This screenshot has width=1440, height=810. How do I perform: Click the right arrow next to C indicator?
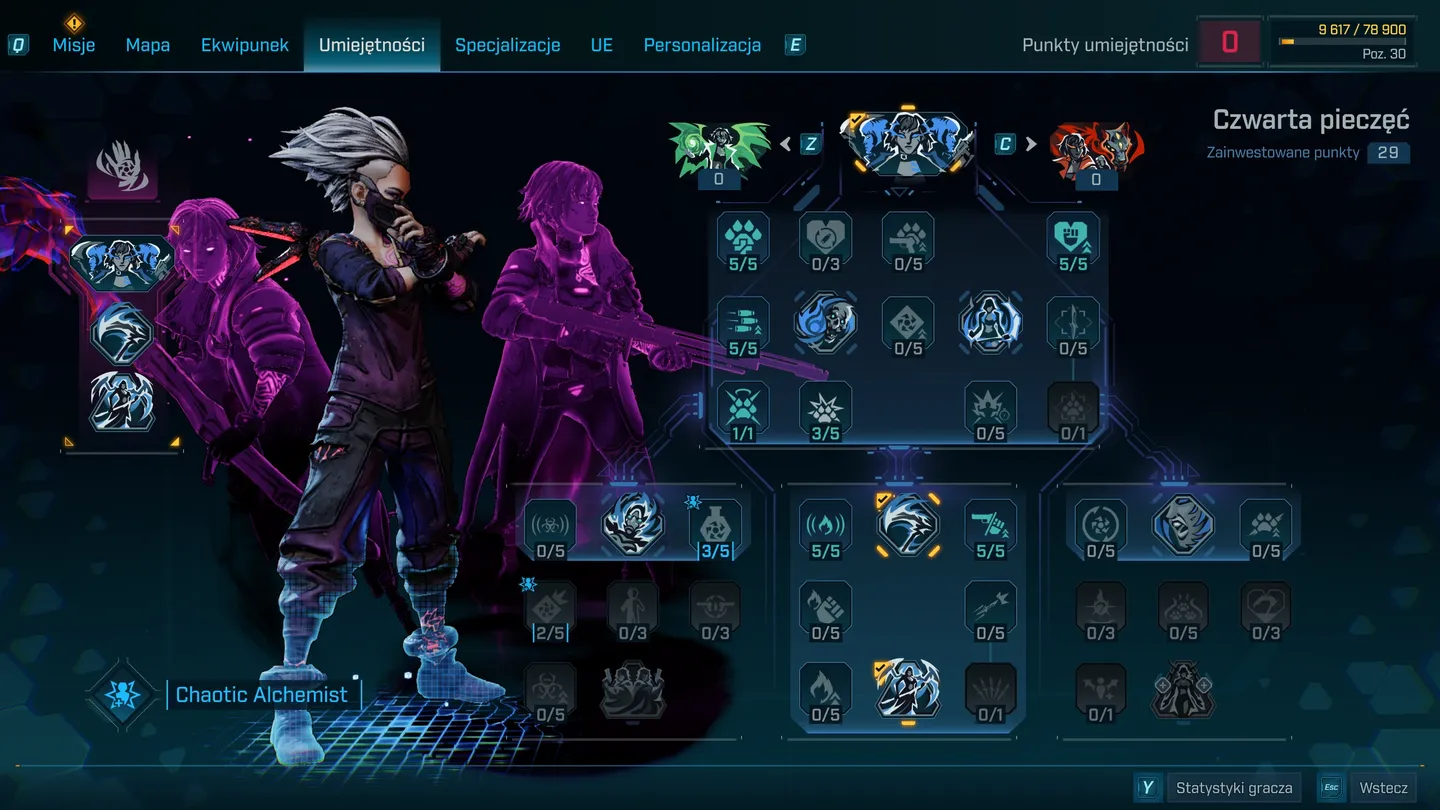click(x=1032, y=143)
